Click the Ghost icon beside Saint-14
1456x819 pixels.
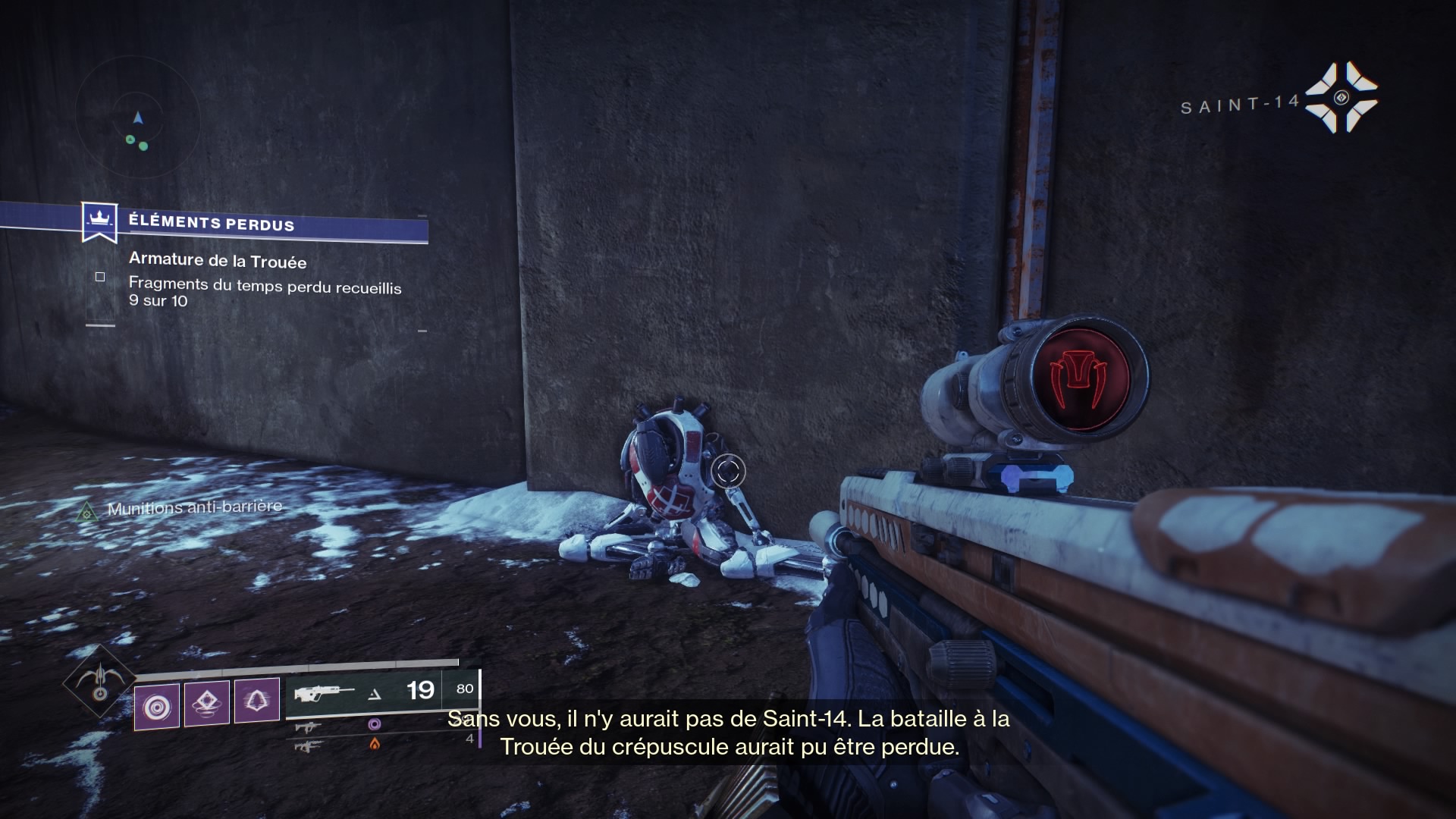tap(1341, 98)
